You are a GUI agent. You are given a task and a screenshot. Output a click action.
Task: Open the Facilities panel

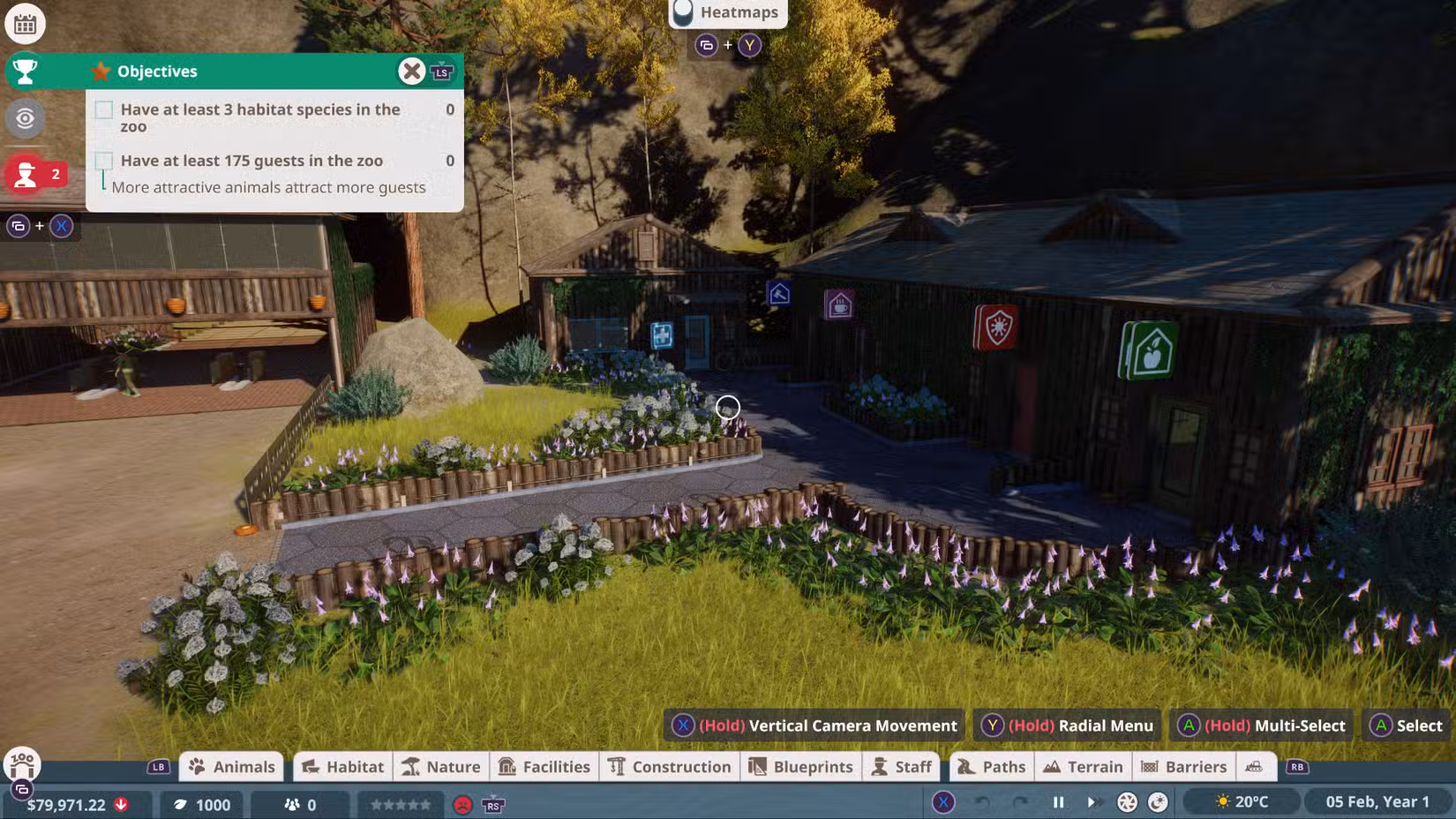click(x=544, y=766)
